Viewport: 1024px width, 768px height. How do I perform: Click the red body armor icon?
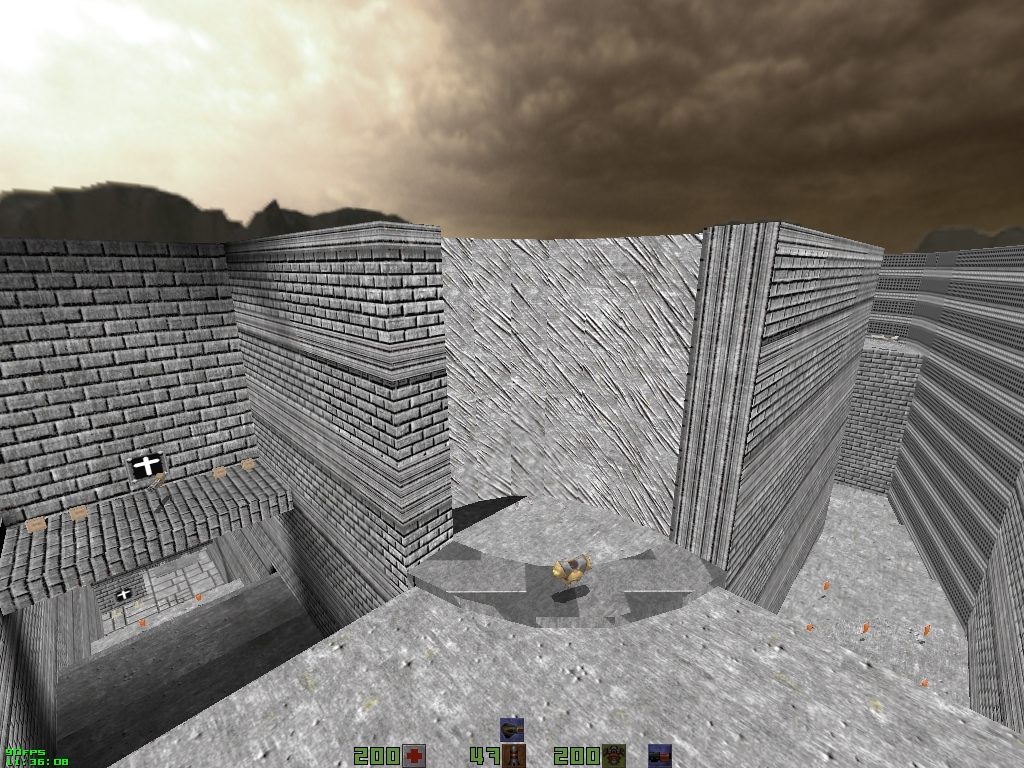tap(614, 756)
